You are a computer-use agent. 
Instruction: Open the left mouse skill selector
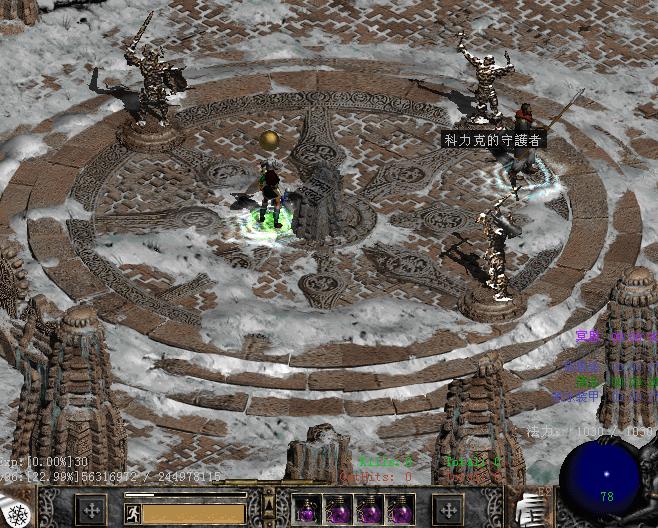click(92, 510)
